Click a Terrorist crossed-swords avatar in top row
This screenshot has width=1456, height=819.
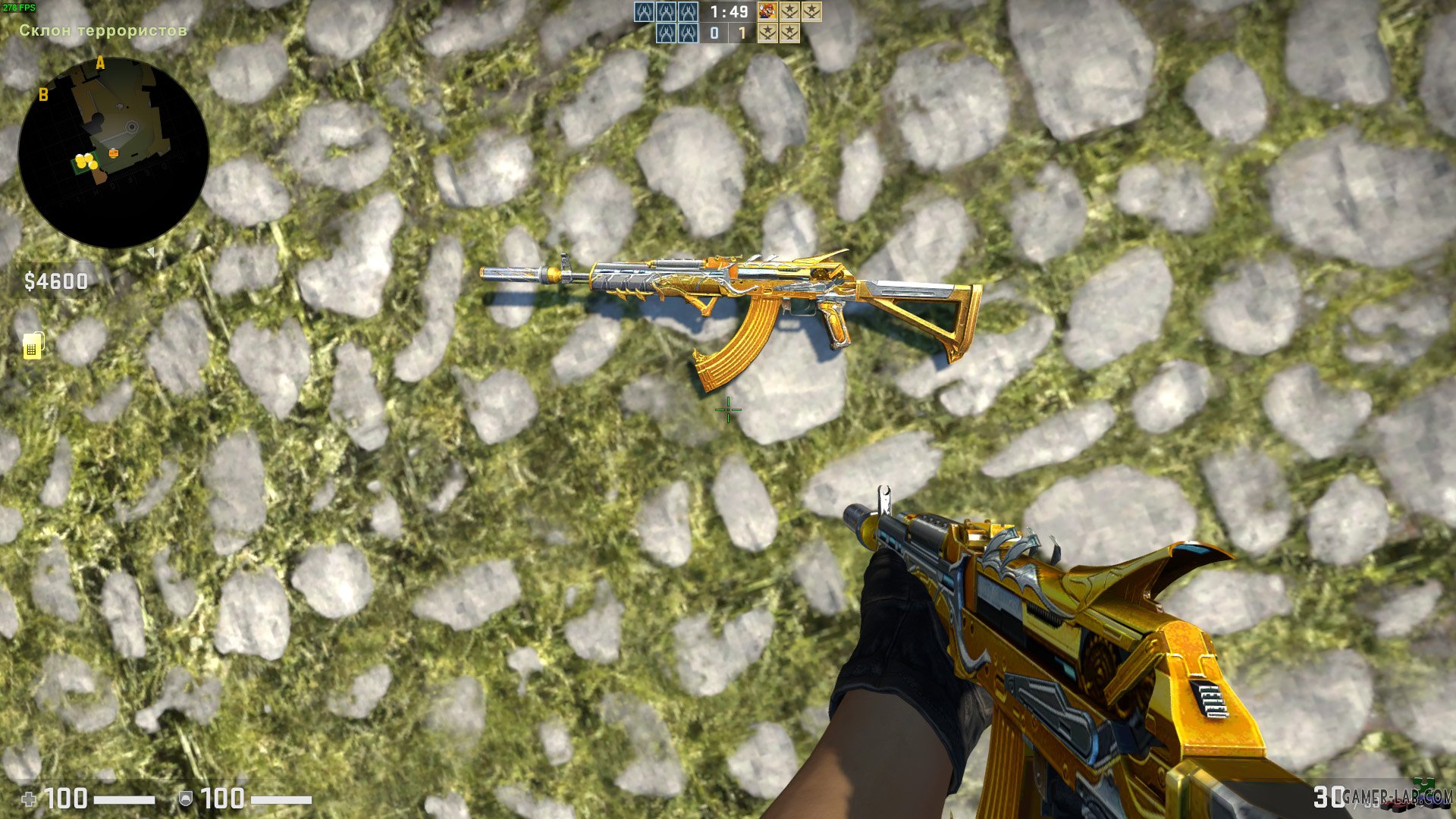click(790, 12)
